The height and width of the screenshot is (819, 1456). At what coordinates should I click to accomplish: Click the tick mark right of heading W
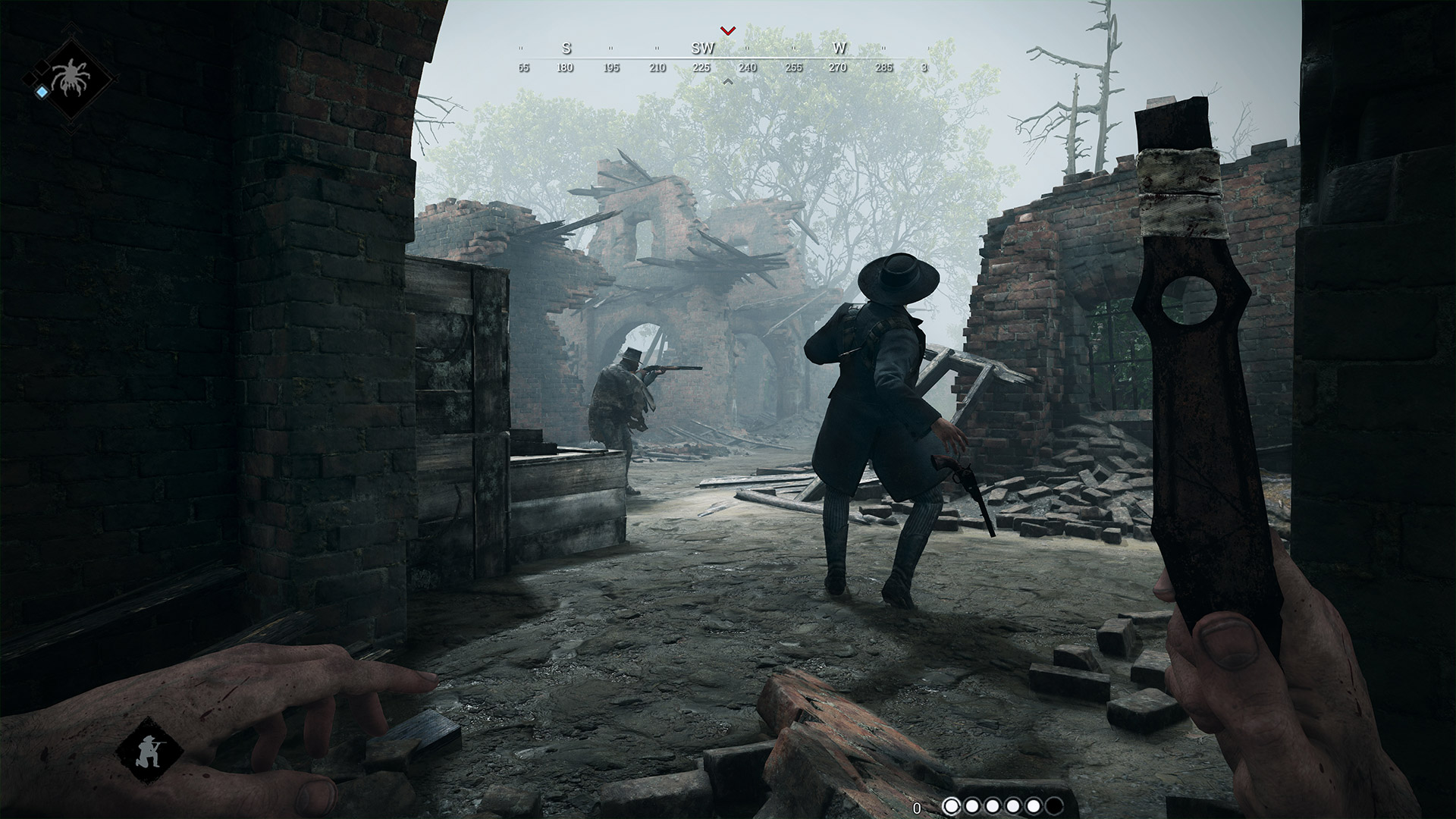[883, 48]
